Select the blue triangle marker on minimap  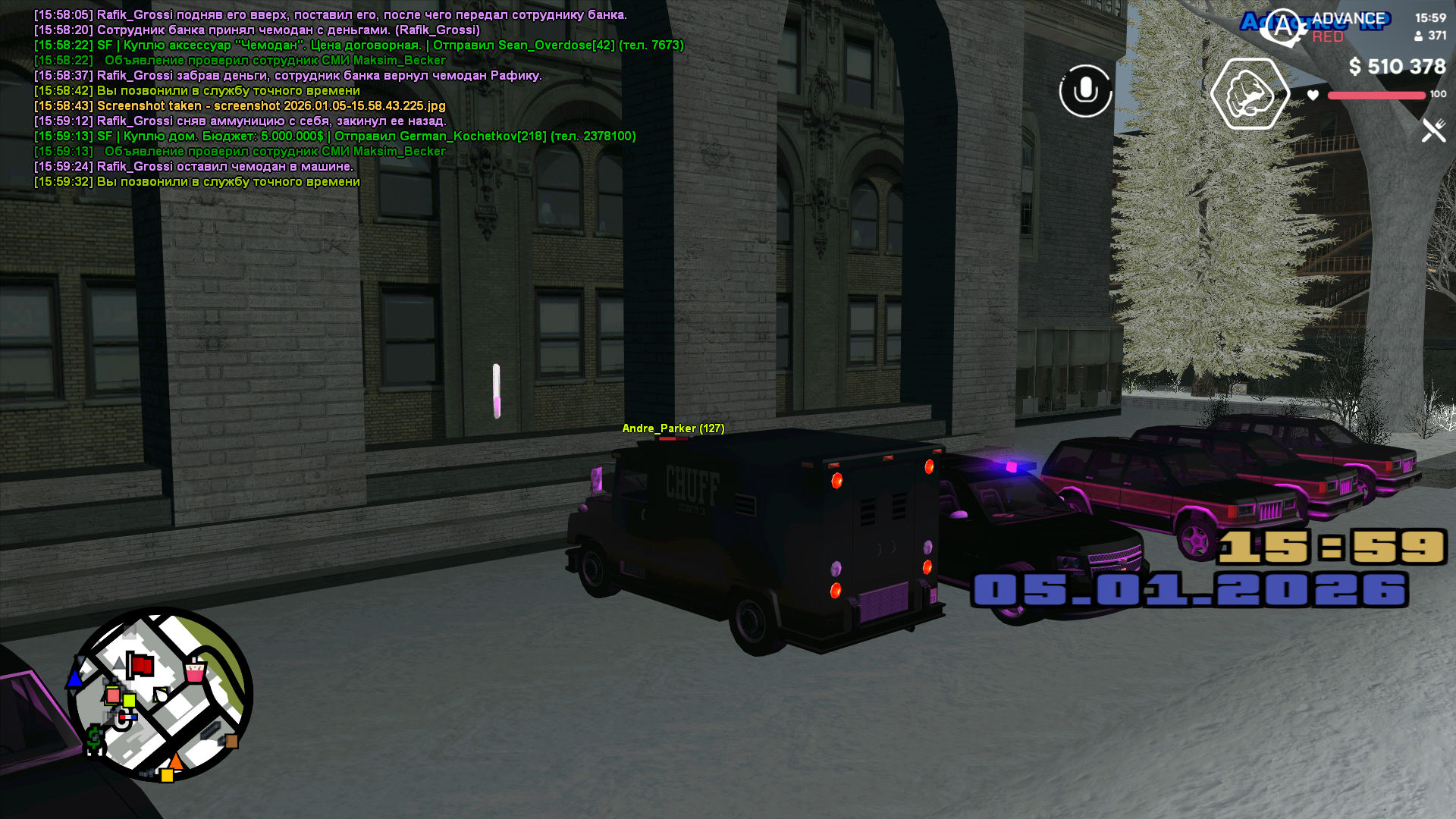(75, 678)
